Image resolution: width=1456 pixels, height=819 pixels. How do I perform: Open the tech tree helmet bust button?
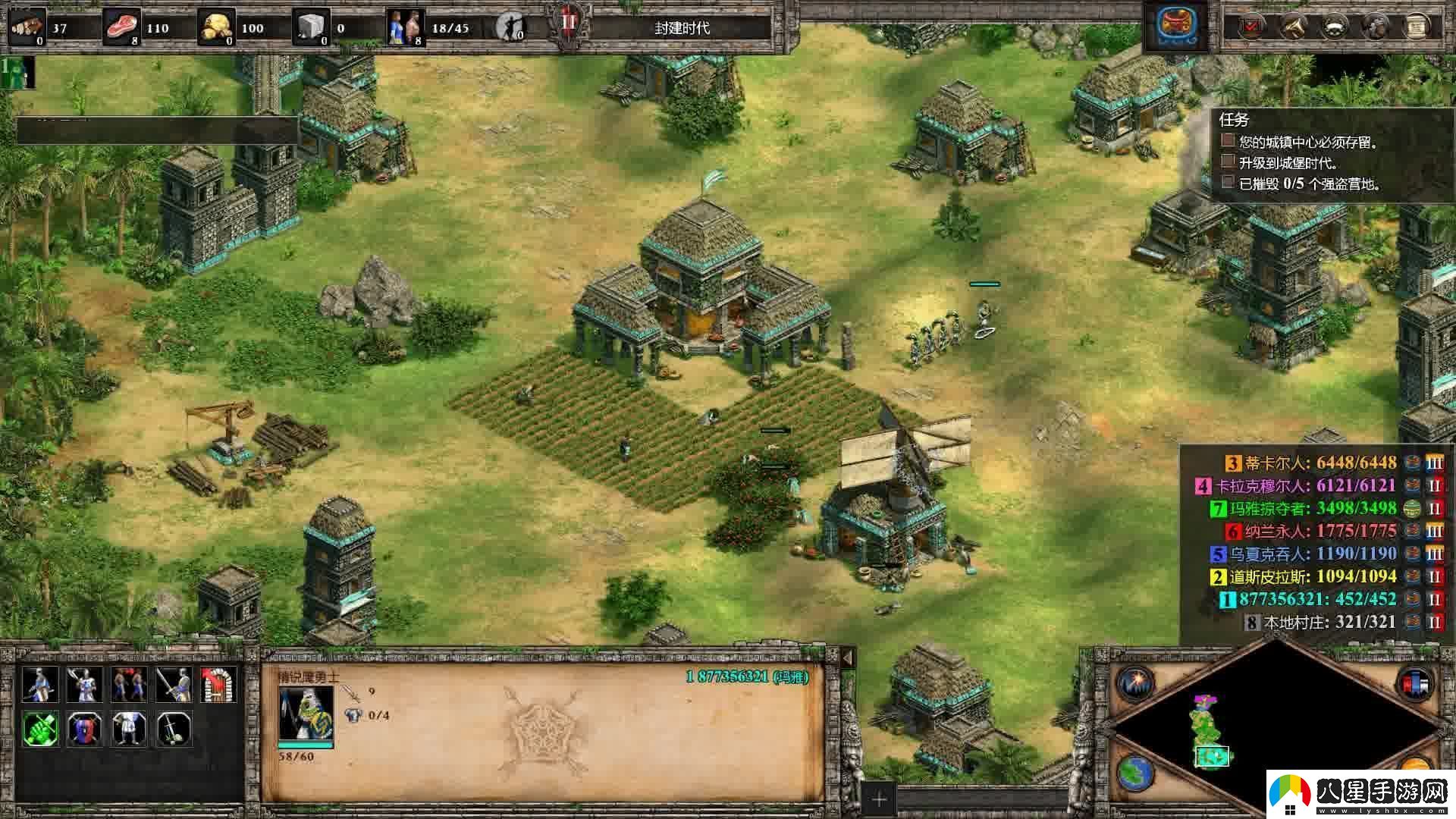(1375, 27)
